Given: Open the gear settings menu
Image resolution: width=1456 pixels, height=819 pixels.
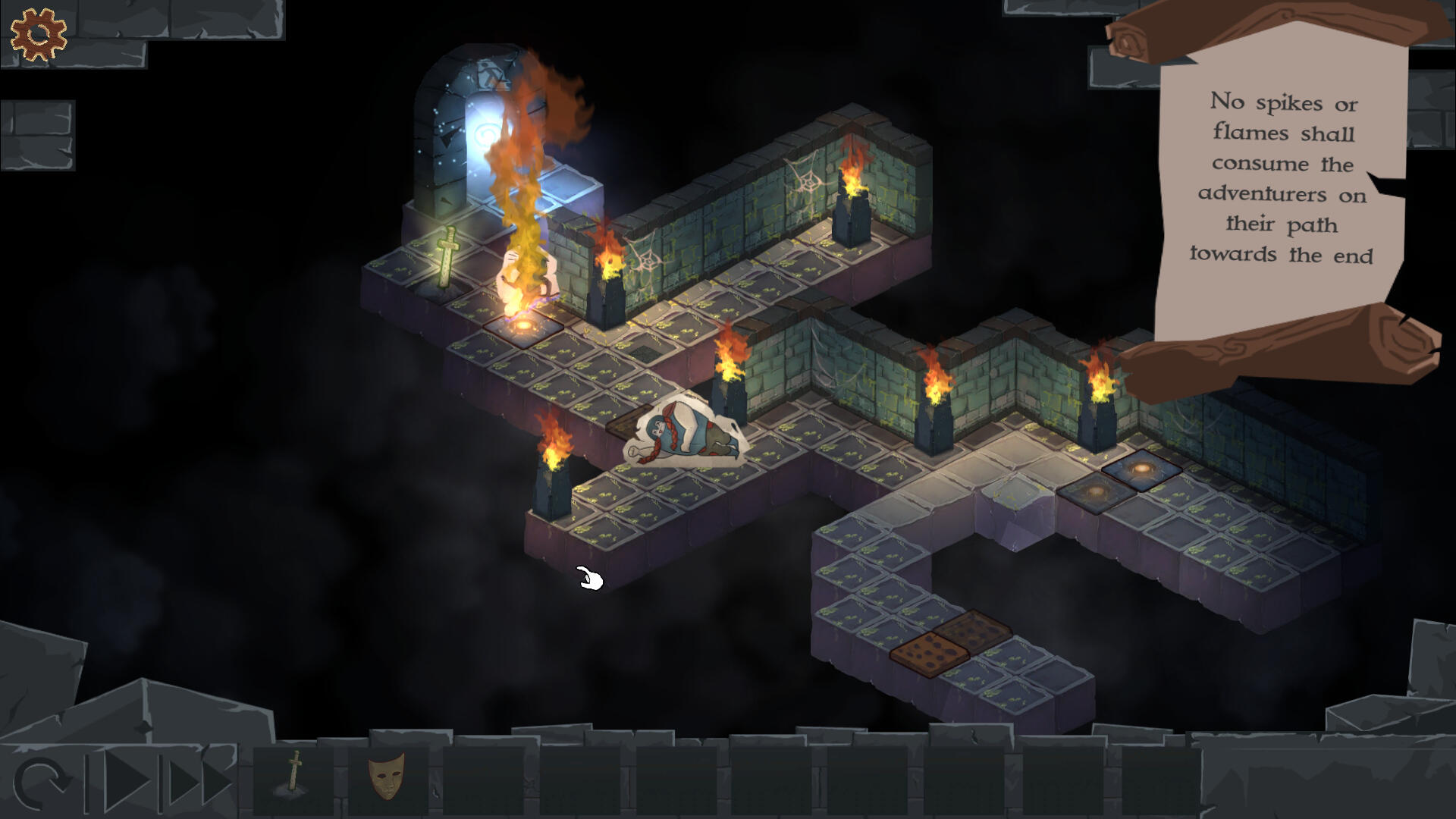Looking at the screenshot, I should click(38, 34).
